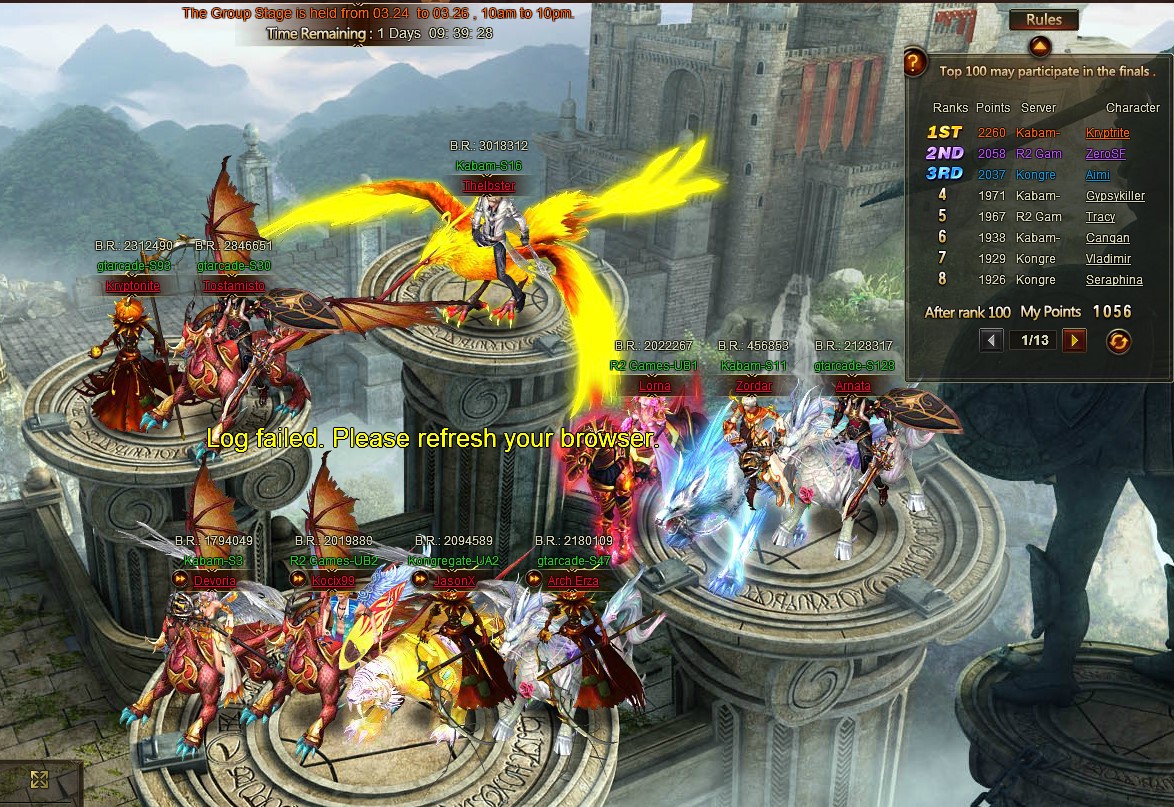Select ZeroSF in the rankings list
This screenshot has width=1174, height=807.
pos(1105,154)
